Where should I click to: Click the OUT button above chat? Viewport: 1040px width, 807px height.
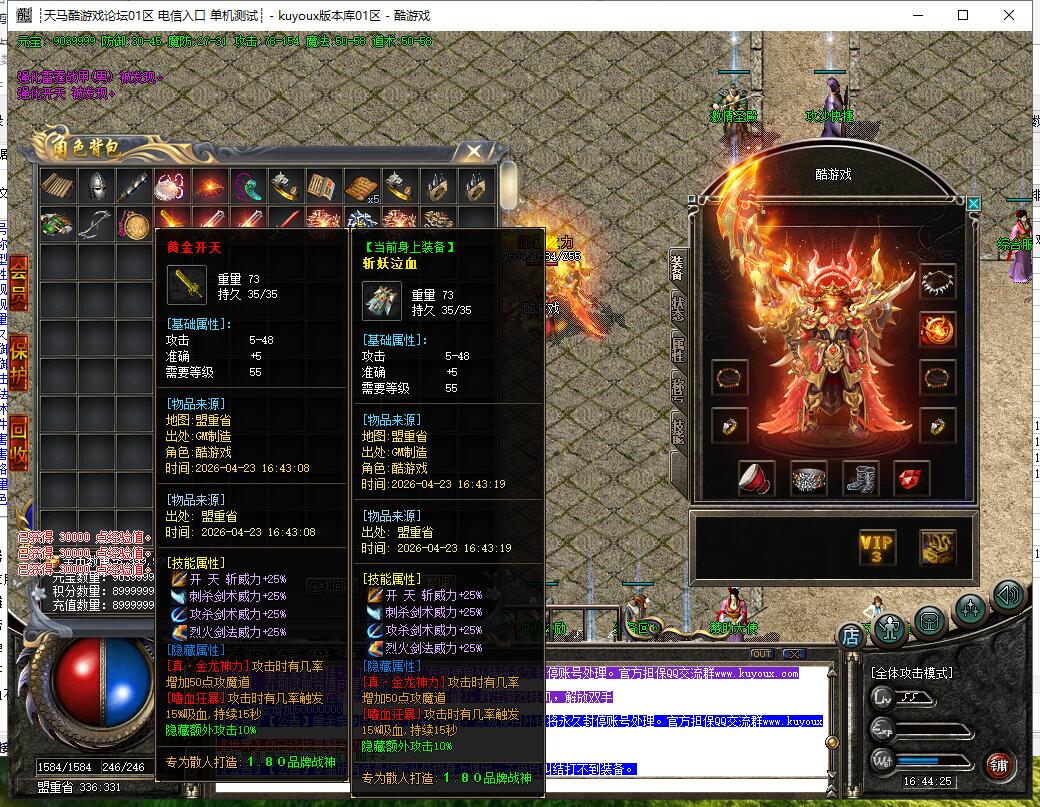click(761, 654)
